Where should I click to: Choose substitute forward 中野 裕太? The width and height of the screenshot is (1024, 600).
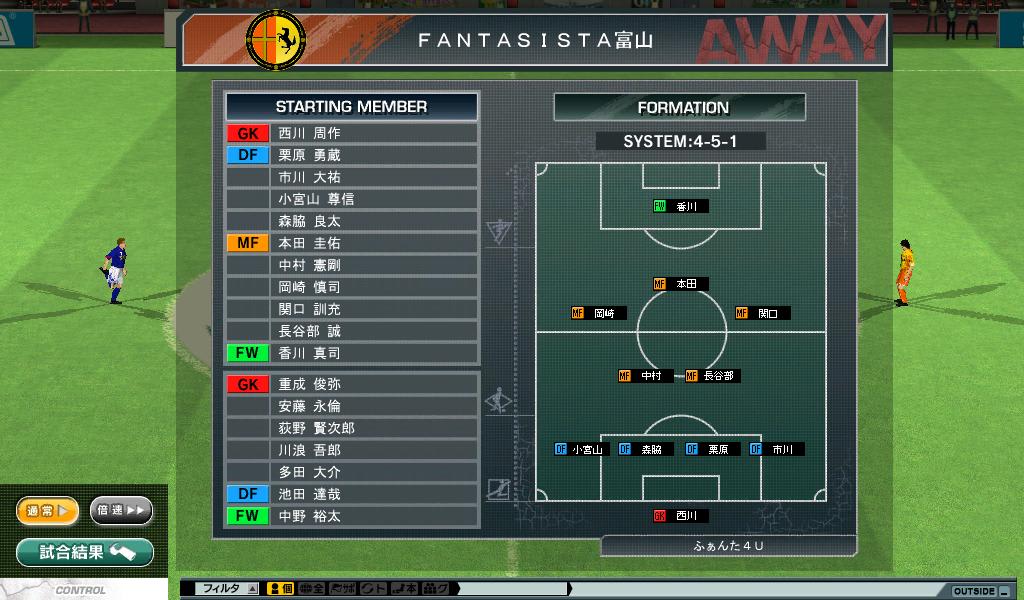pyautogui.click(x=351, y=516)
